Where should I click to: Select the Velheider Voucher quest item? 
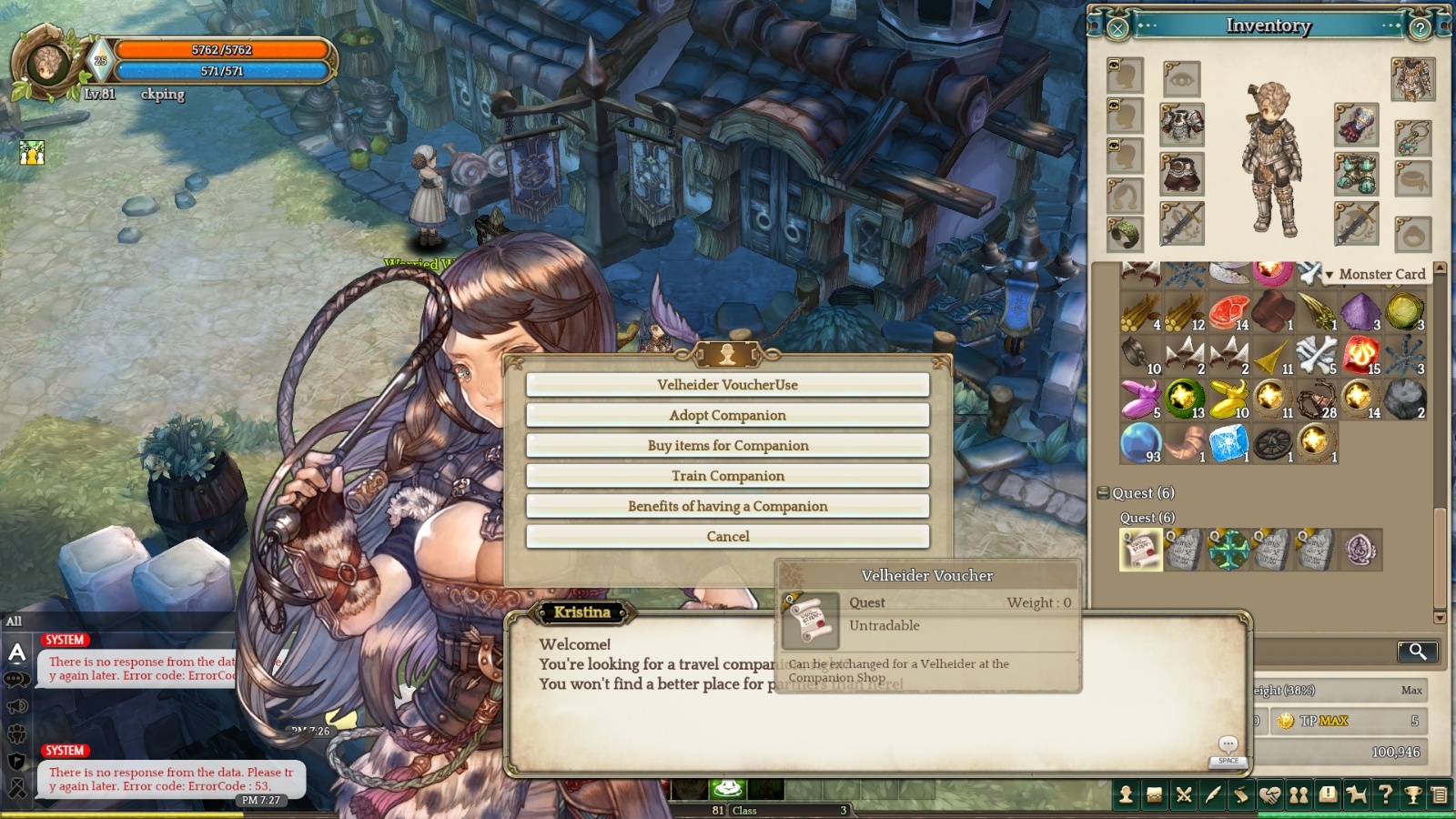1141,550
